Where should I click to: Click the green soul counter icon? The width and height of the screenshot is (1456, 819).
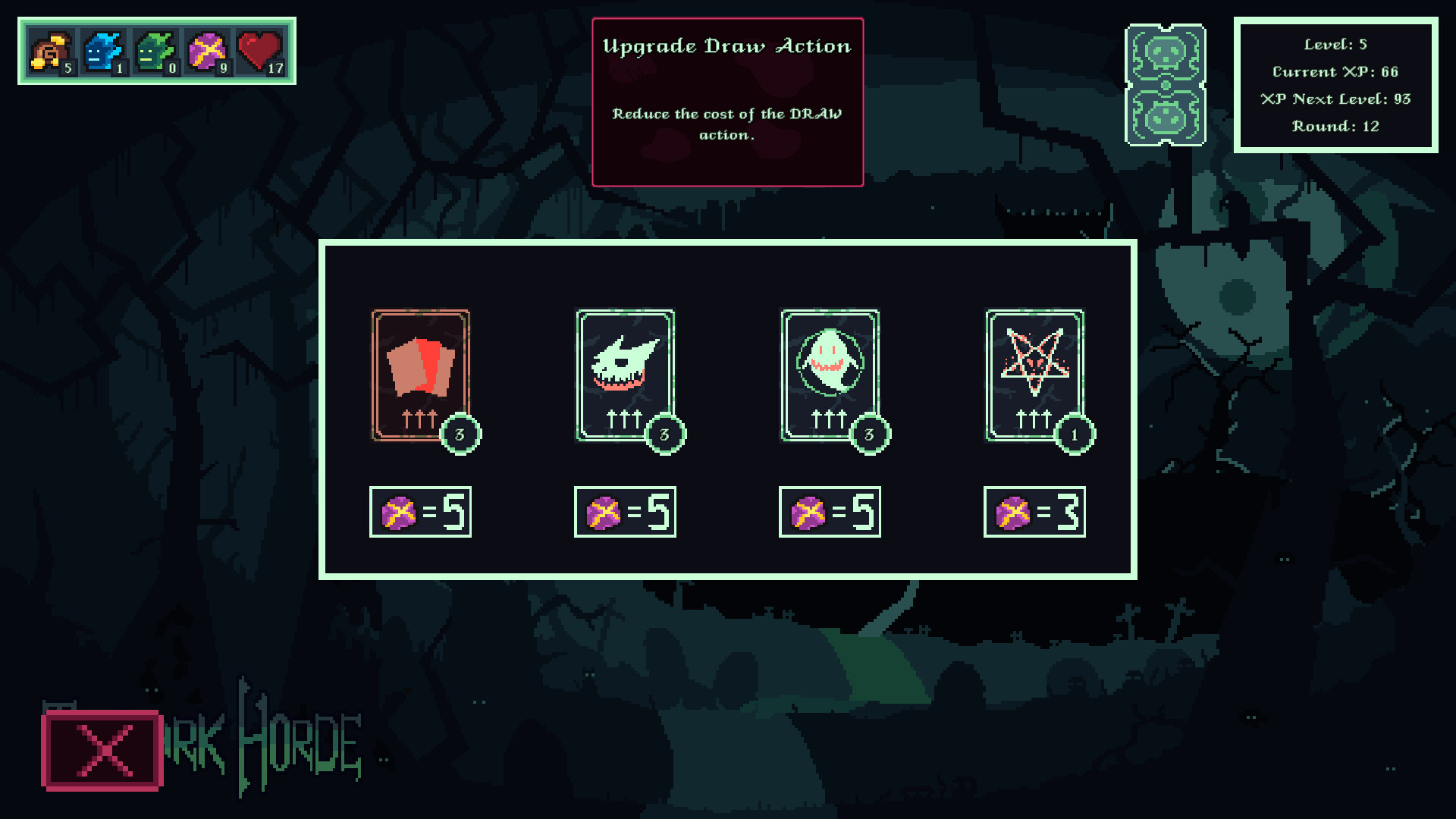click(x=152, y=52)
